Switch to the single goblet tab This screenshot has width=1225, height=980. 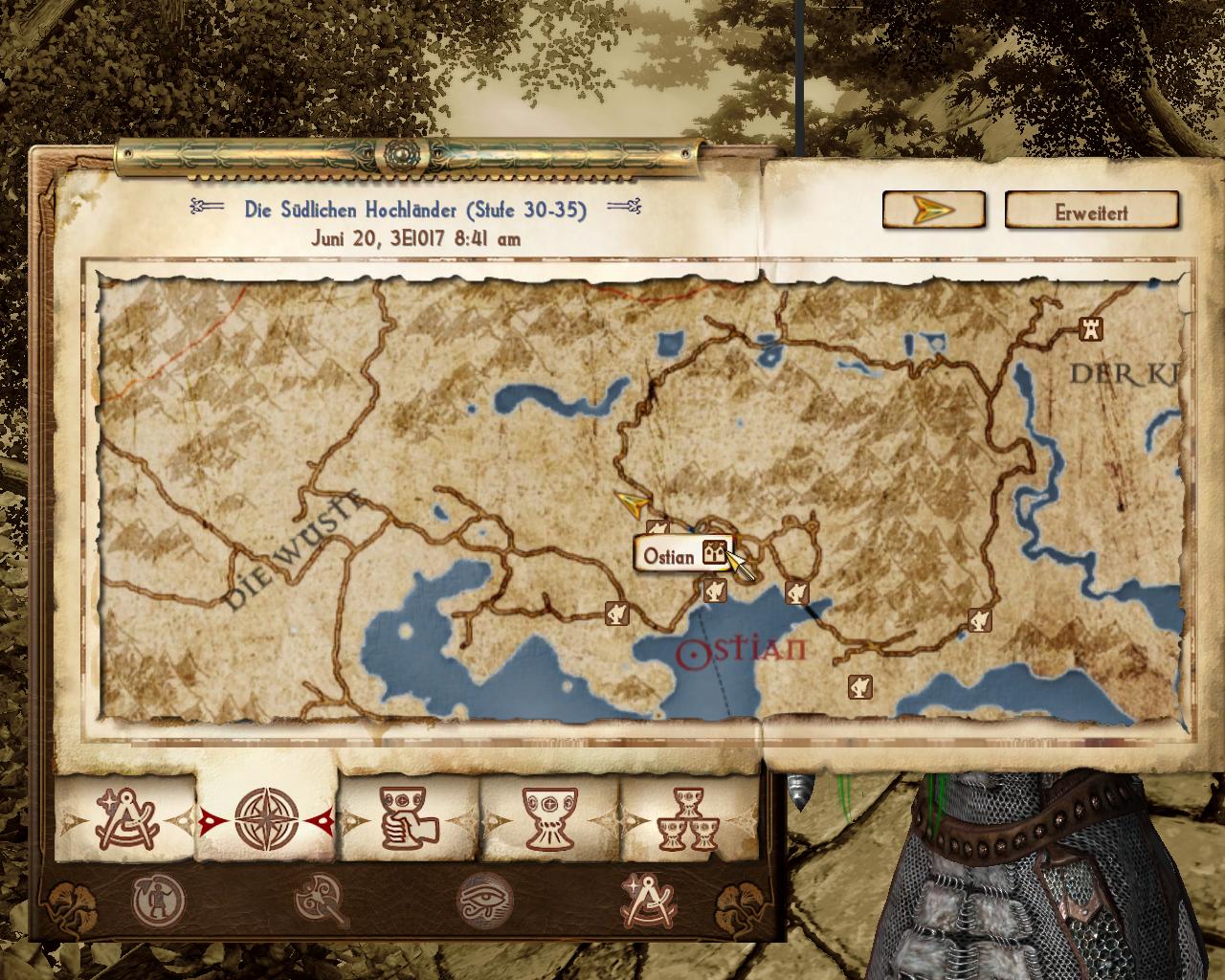(548, 819)
